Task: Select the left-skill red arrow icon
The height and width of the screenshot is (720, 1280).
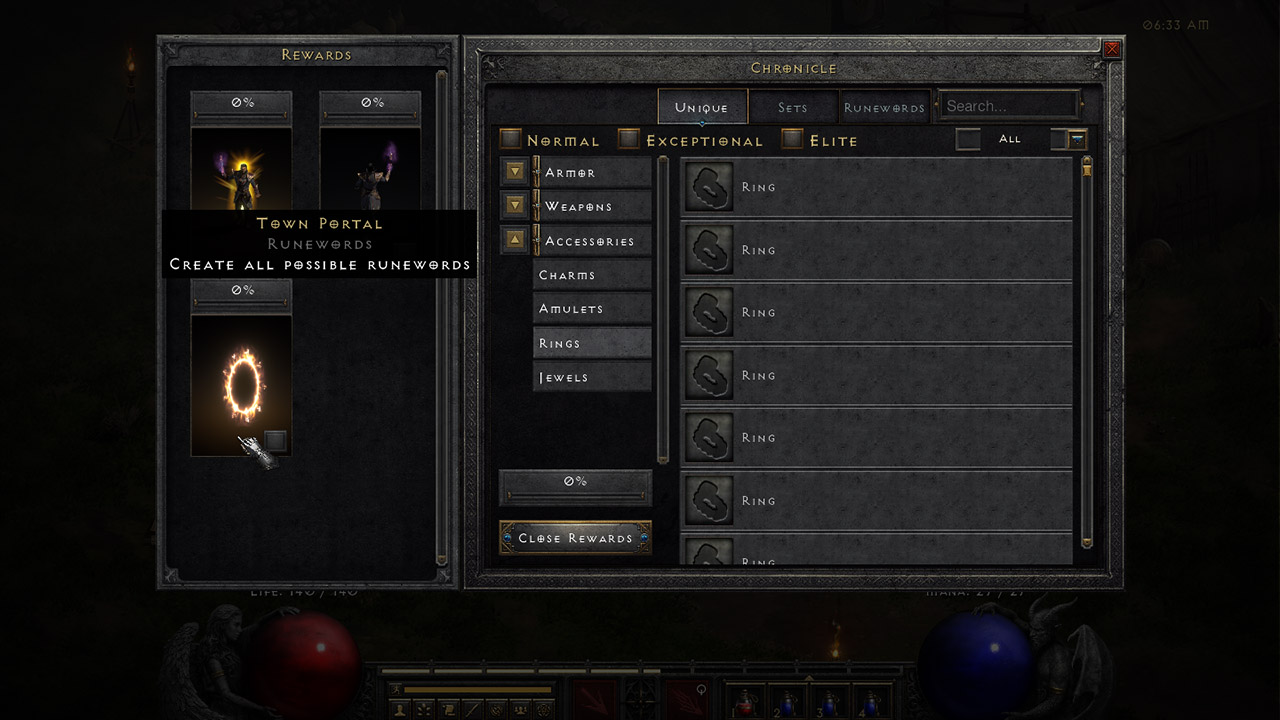Action: click(594, 700)
